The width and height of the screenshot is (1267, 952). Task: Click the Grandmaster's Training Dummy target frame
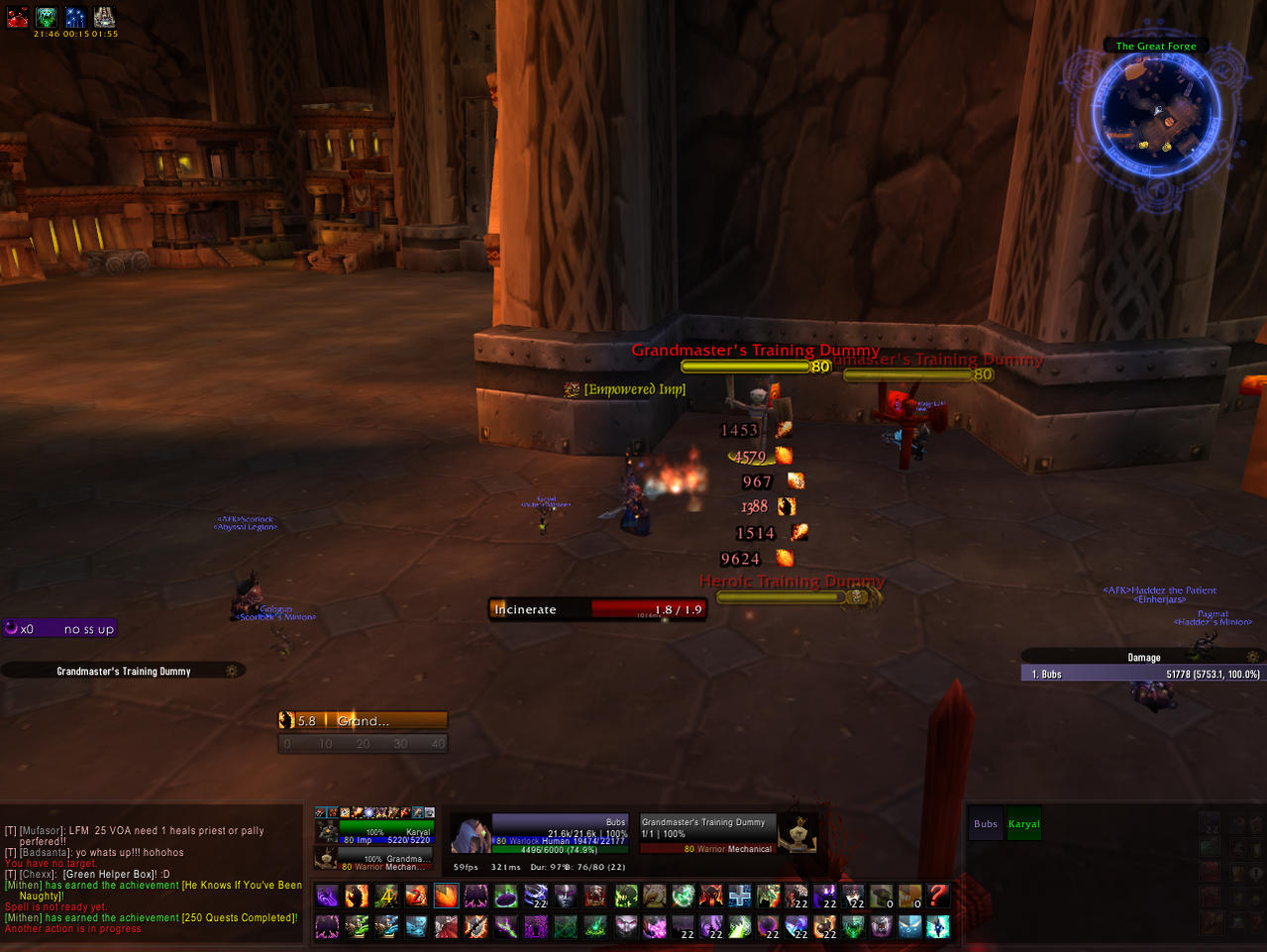point(706,834)
